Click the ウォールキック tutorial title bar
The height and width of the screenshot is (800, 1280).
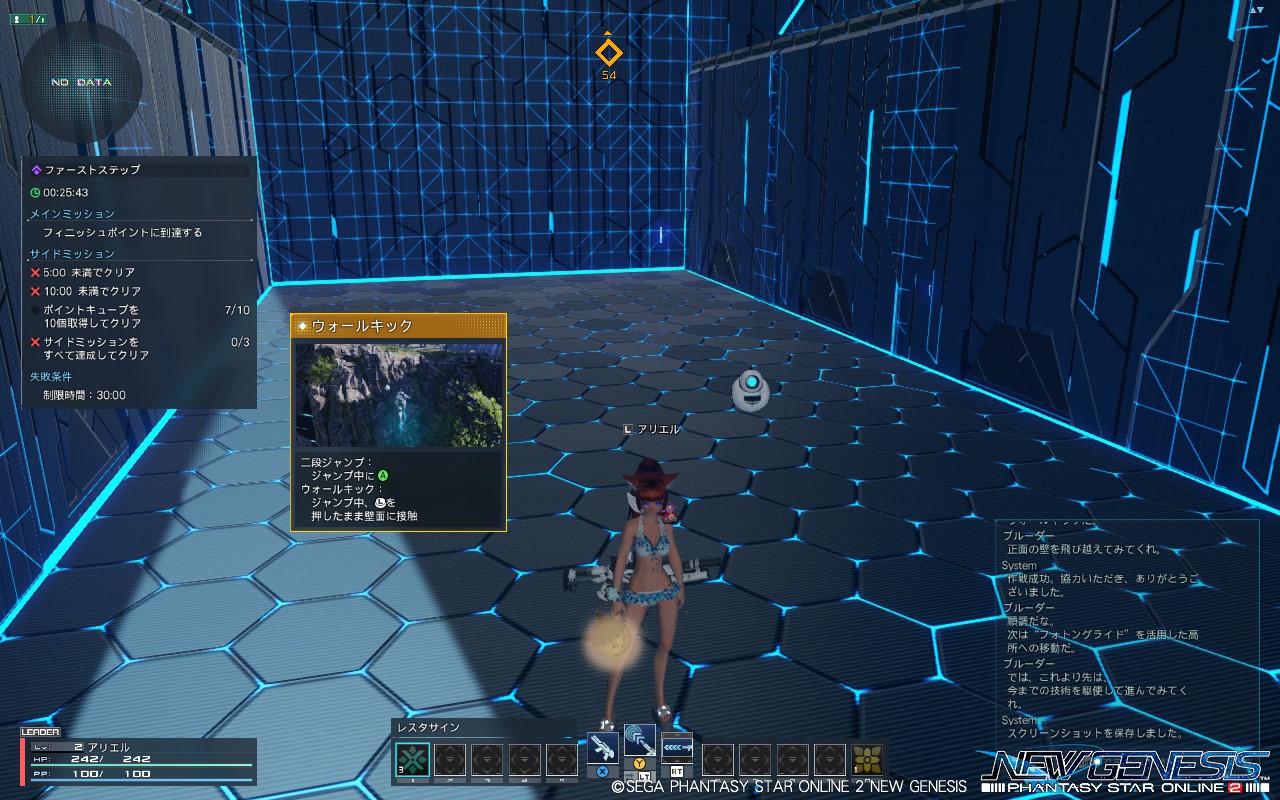tap(360, 324)
